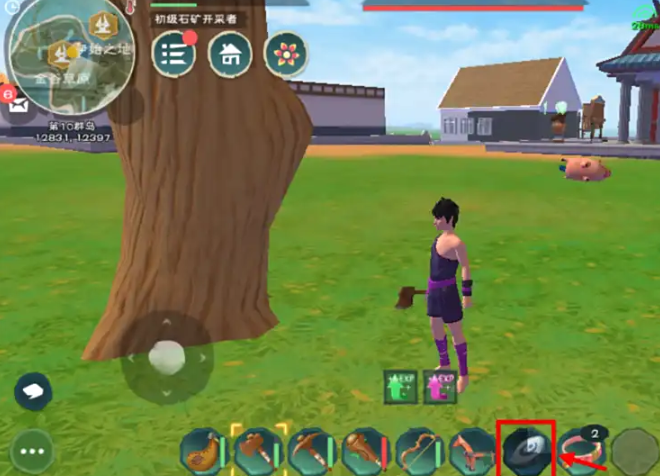660x476 pixels.
Task: Equip the bow from the hotbar
Action: click(418, 451)
